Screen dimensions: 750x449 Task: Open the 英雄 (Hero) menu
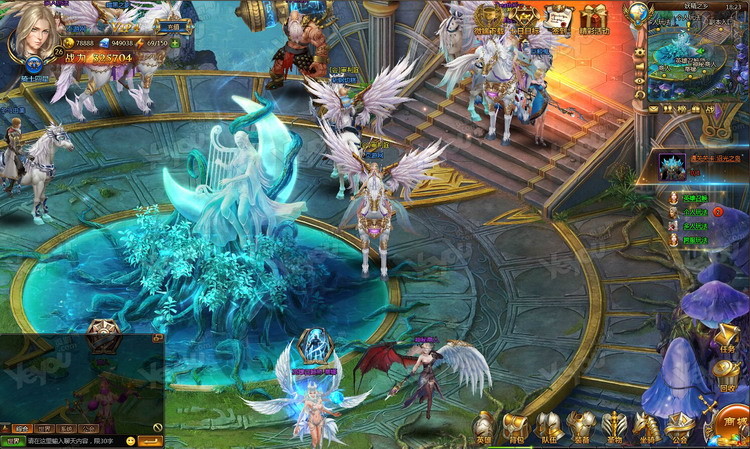[484, 425]
